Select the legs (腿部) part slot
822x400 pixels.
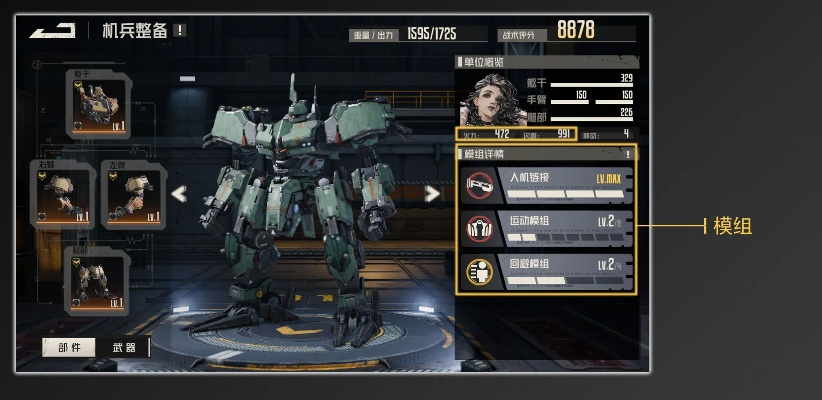pyautogui.click(x=99, y=279)
